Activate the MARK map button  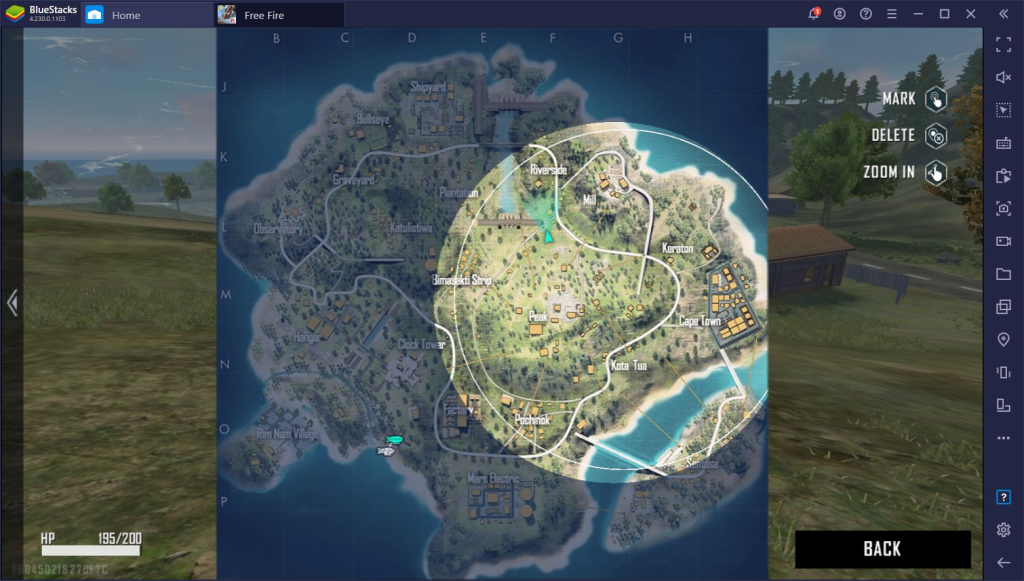[x=935, y=99]
